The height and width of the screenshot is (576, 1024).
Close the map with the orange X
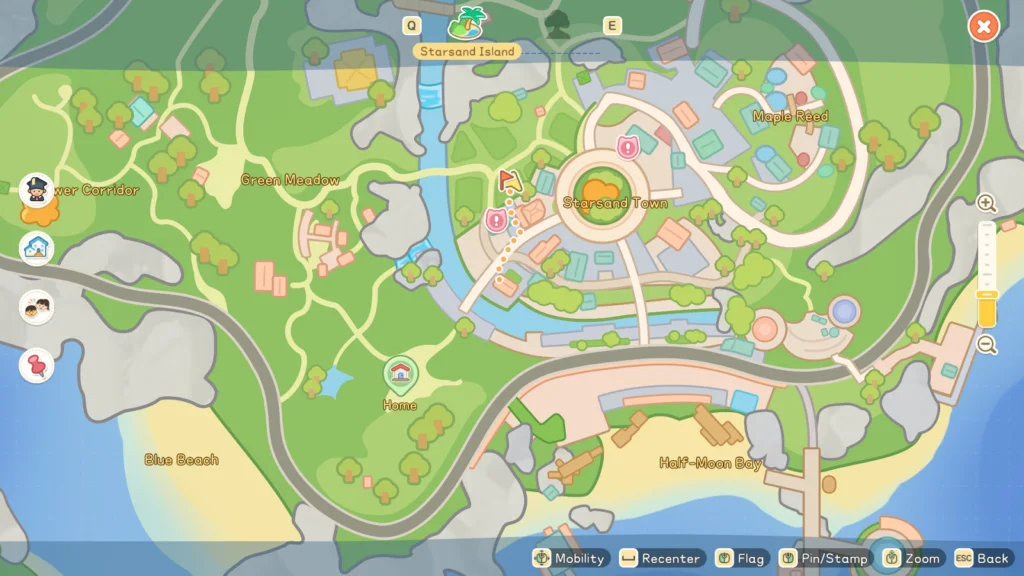click(984, 27)
